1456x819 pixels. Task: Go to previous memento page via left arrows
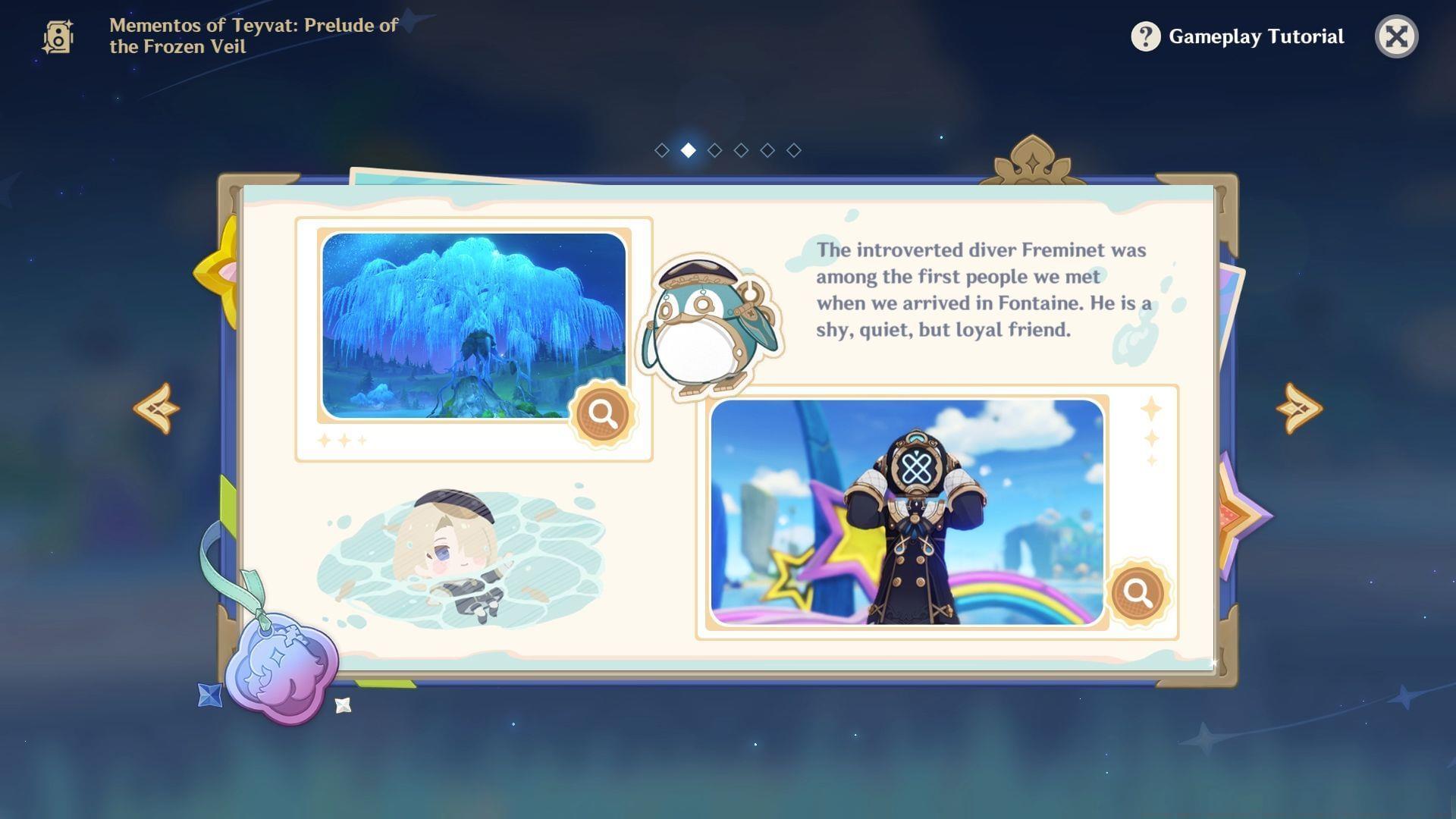click(155, 406)
